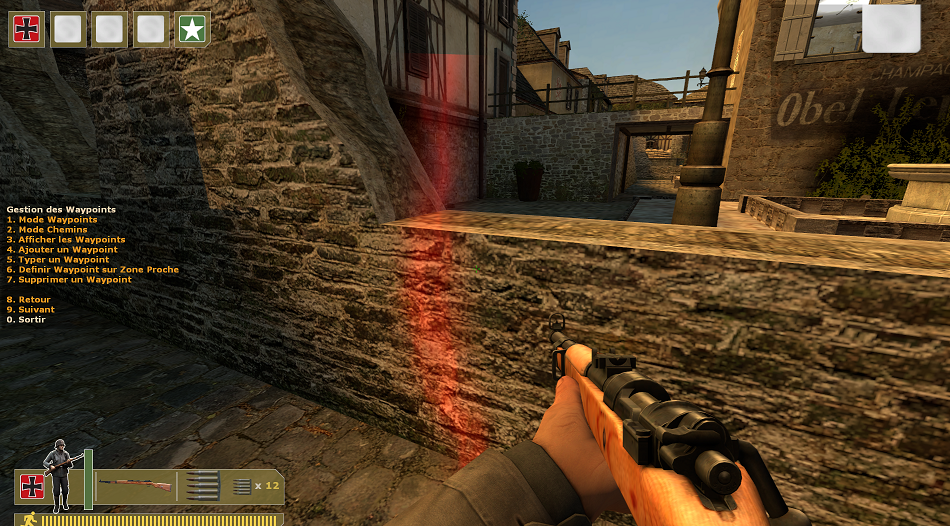950x526 pixels.
Task: Choose Mode Chemins from the menu
Action: coord(47,230)
